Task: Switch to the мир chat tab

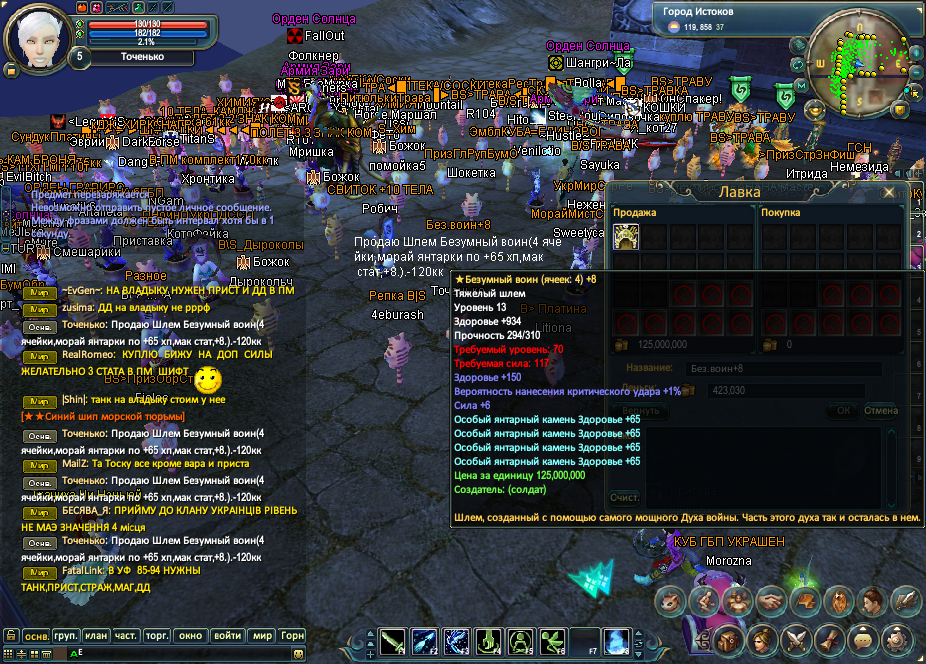Action: 262,636
